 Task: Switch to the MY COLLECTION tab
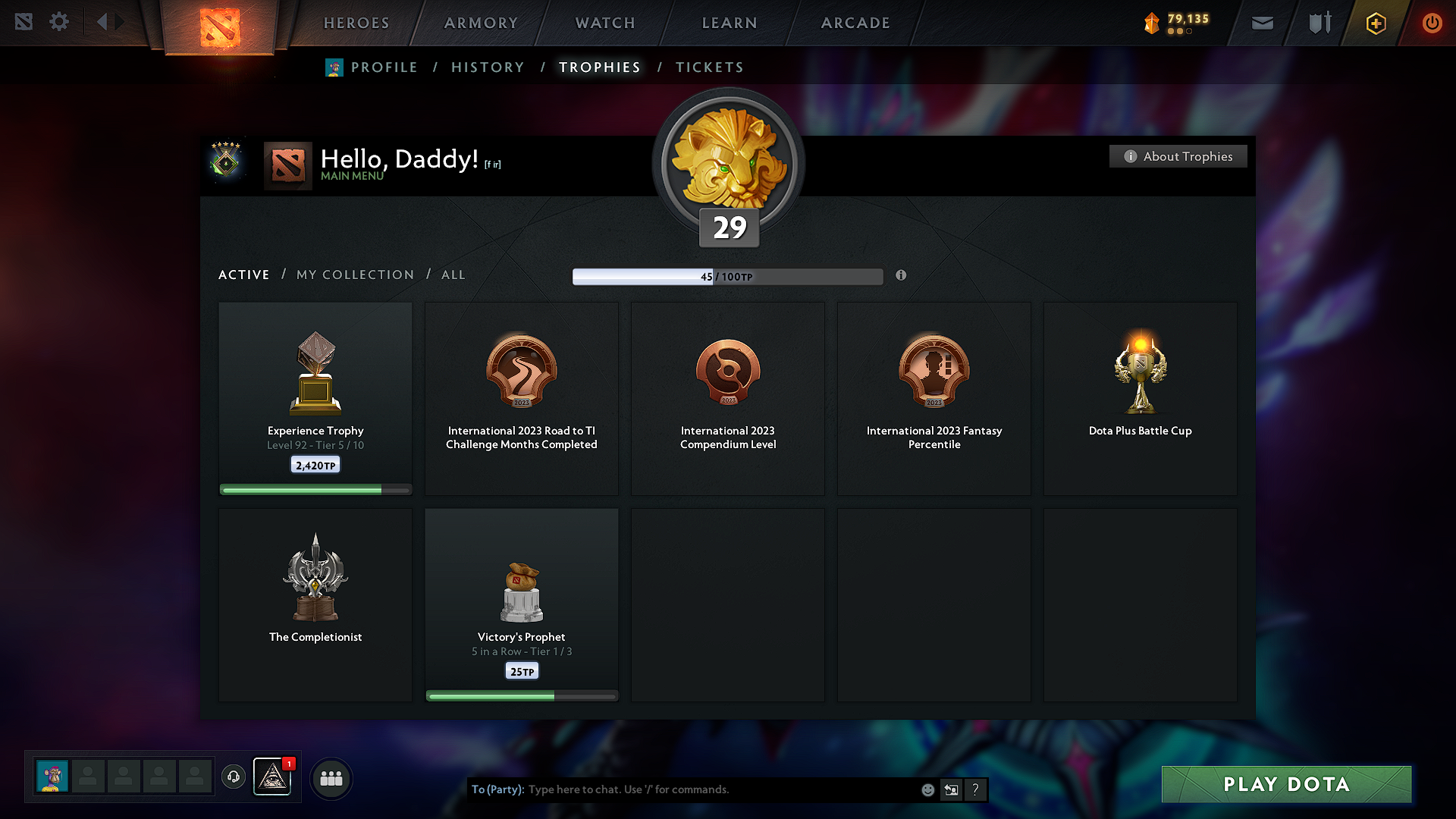[354, 275]
